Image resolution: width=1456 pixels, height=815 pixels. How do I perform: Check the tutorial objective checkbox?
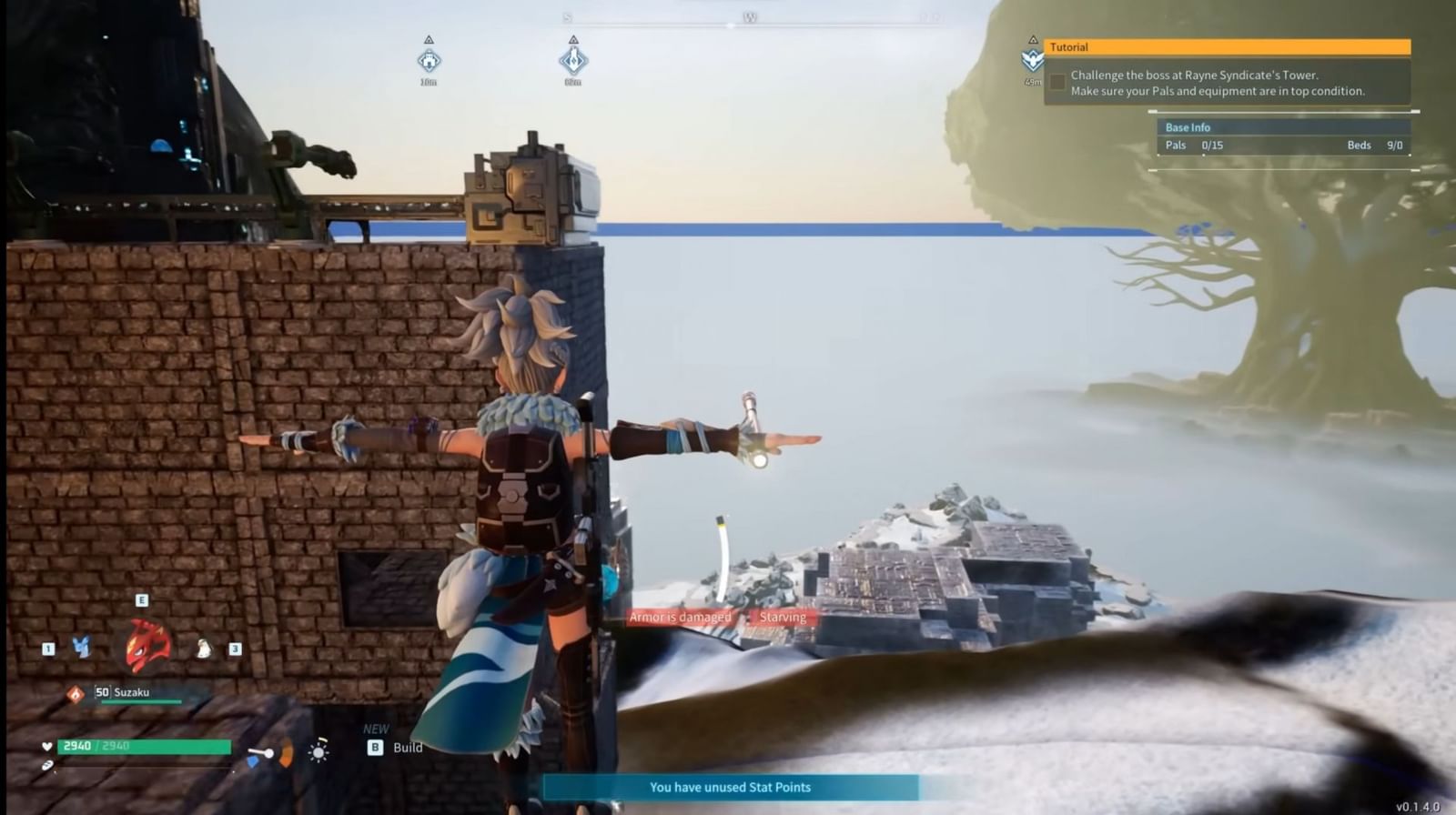[x=1057, y=82]
